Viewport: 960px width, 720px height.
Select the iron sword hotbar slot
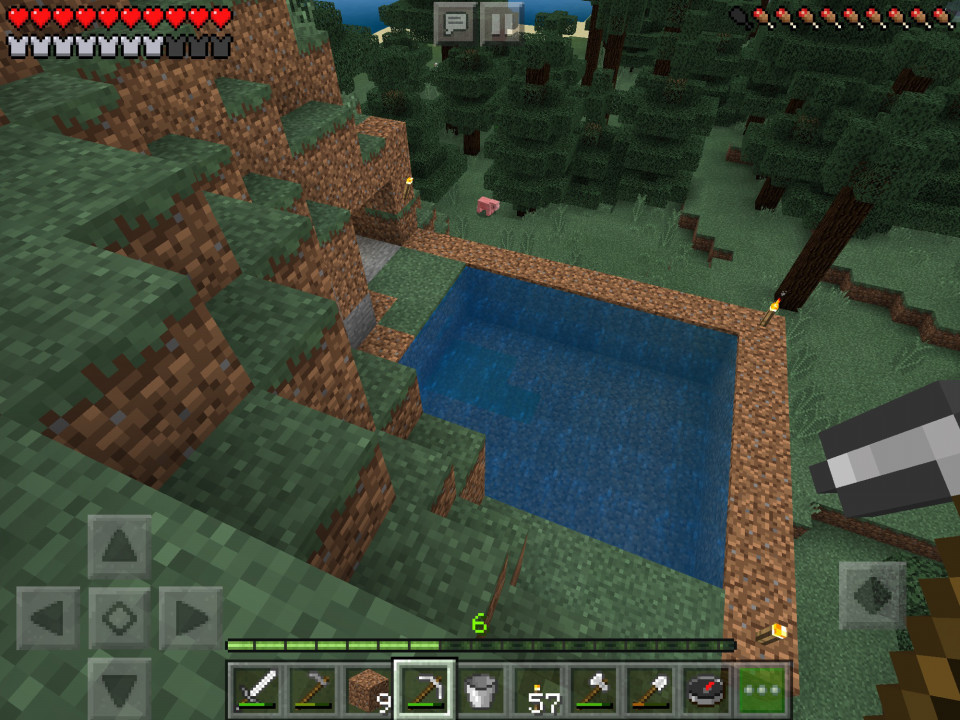tap(255, 689)
